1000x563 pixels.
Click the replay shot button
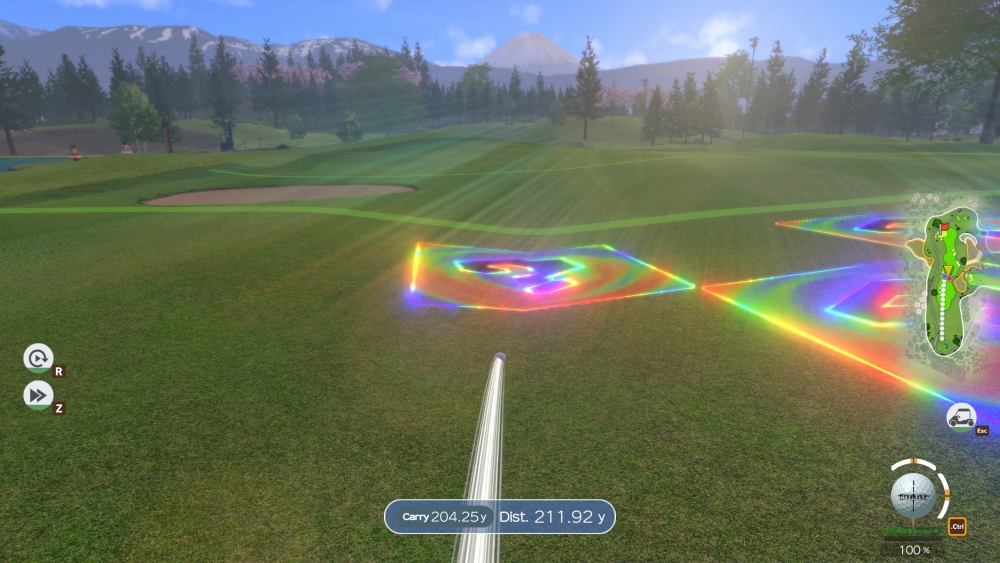38,357
